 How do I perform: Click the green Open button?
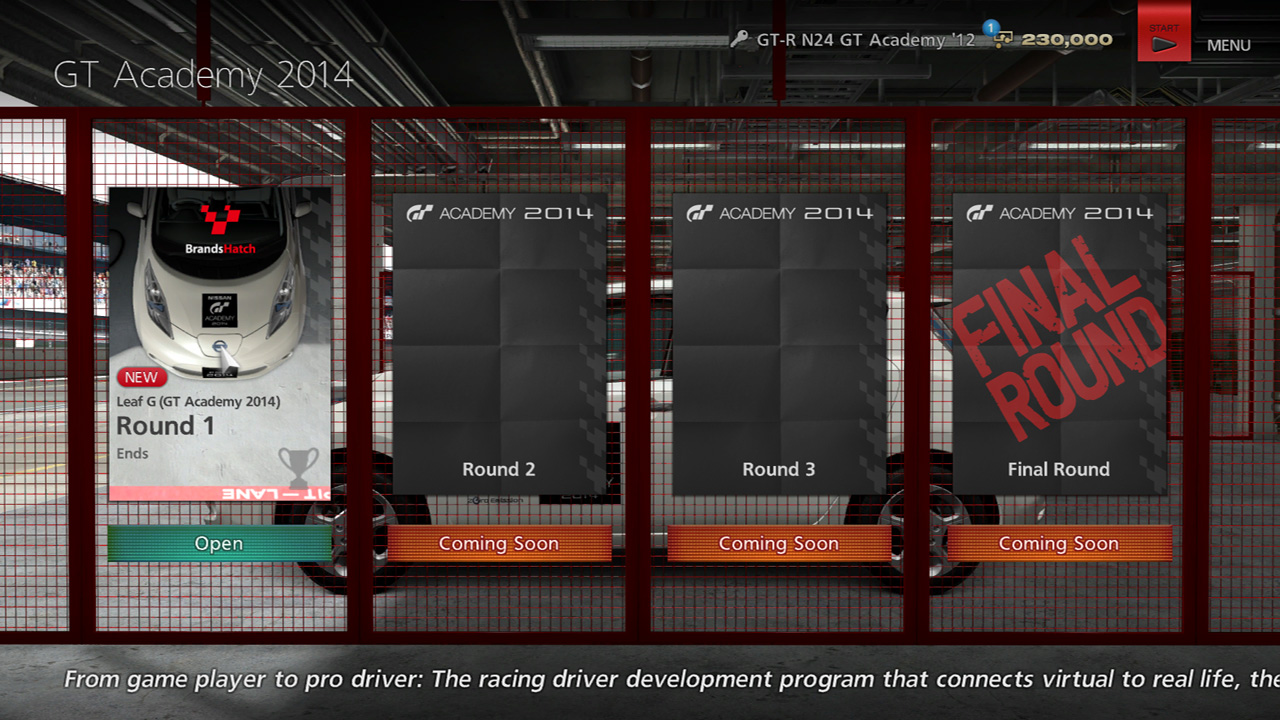click(220, 543)
